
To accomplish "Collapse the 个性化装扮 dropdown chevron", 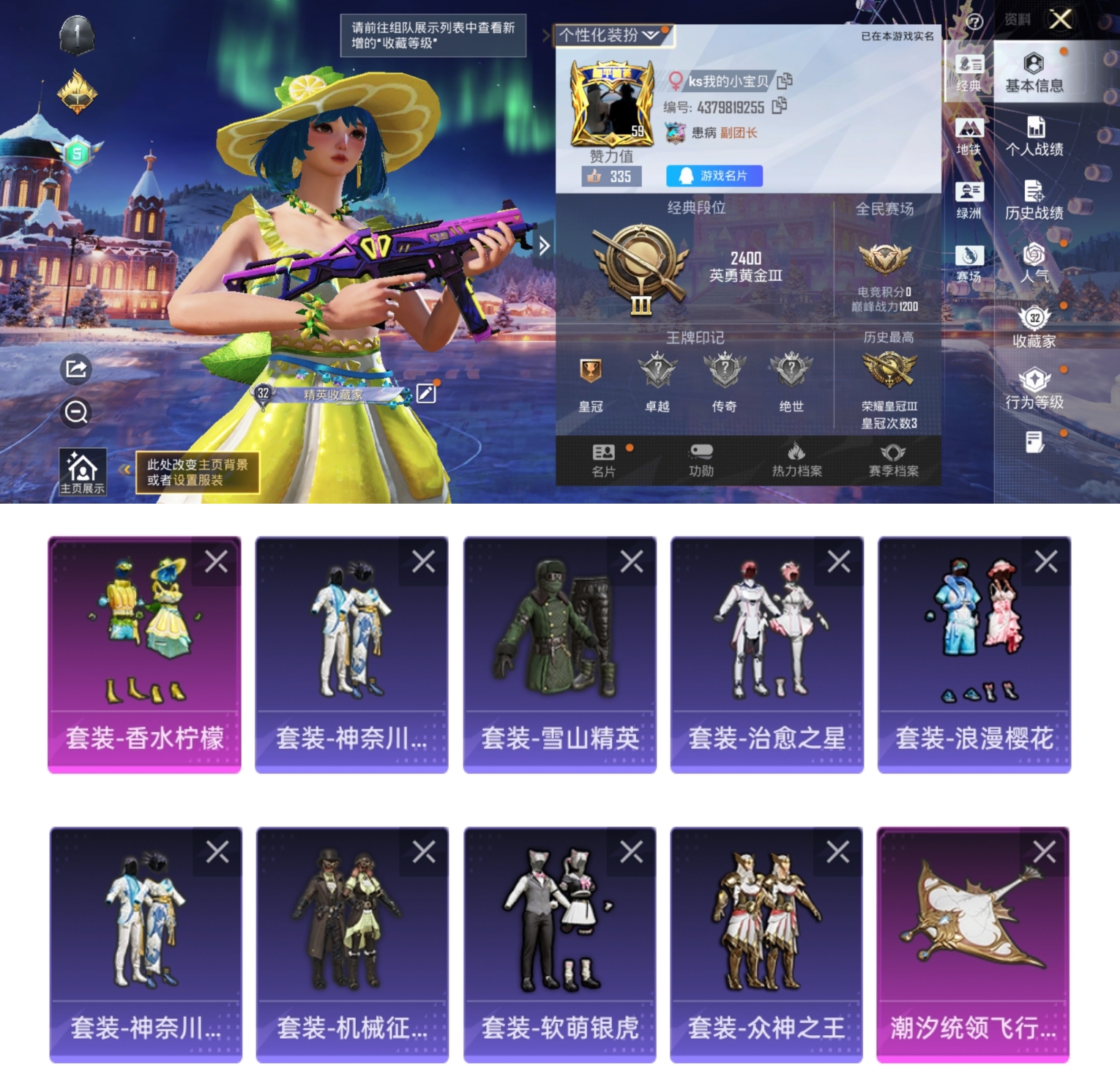I will [x=649, y=34].
